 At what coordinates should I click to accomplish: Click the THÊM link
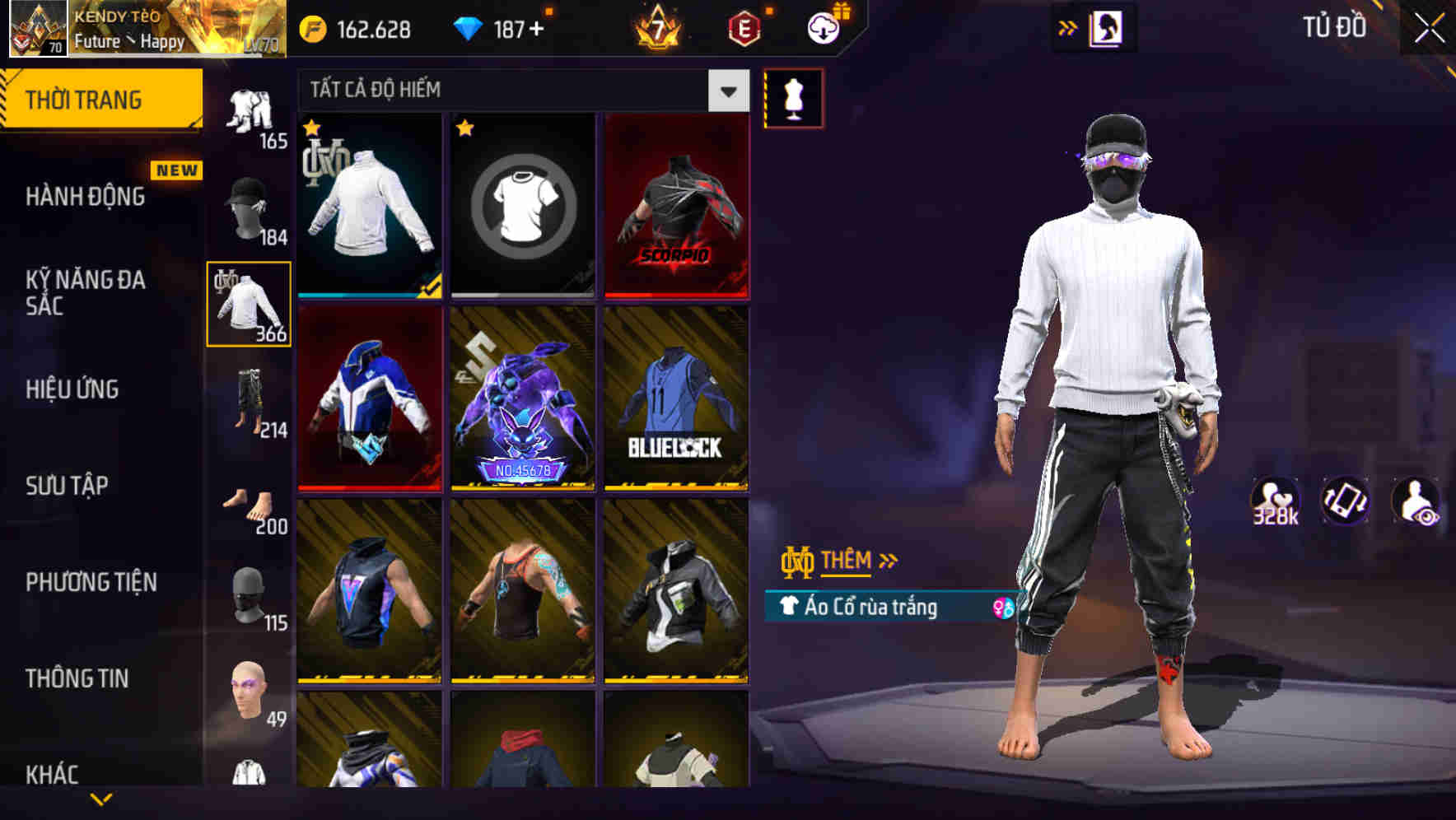(847, 561)
